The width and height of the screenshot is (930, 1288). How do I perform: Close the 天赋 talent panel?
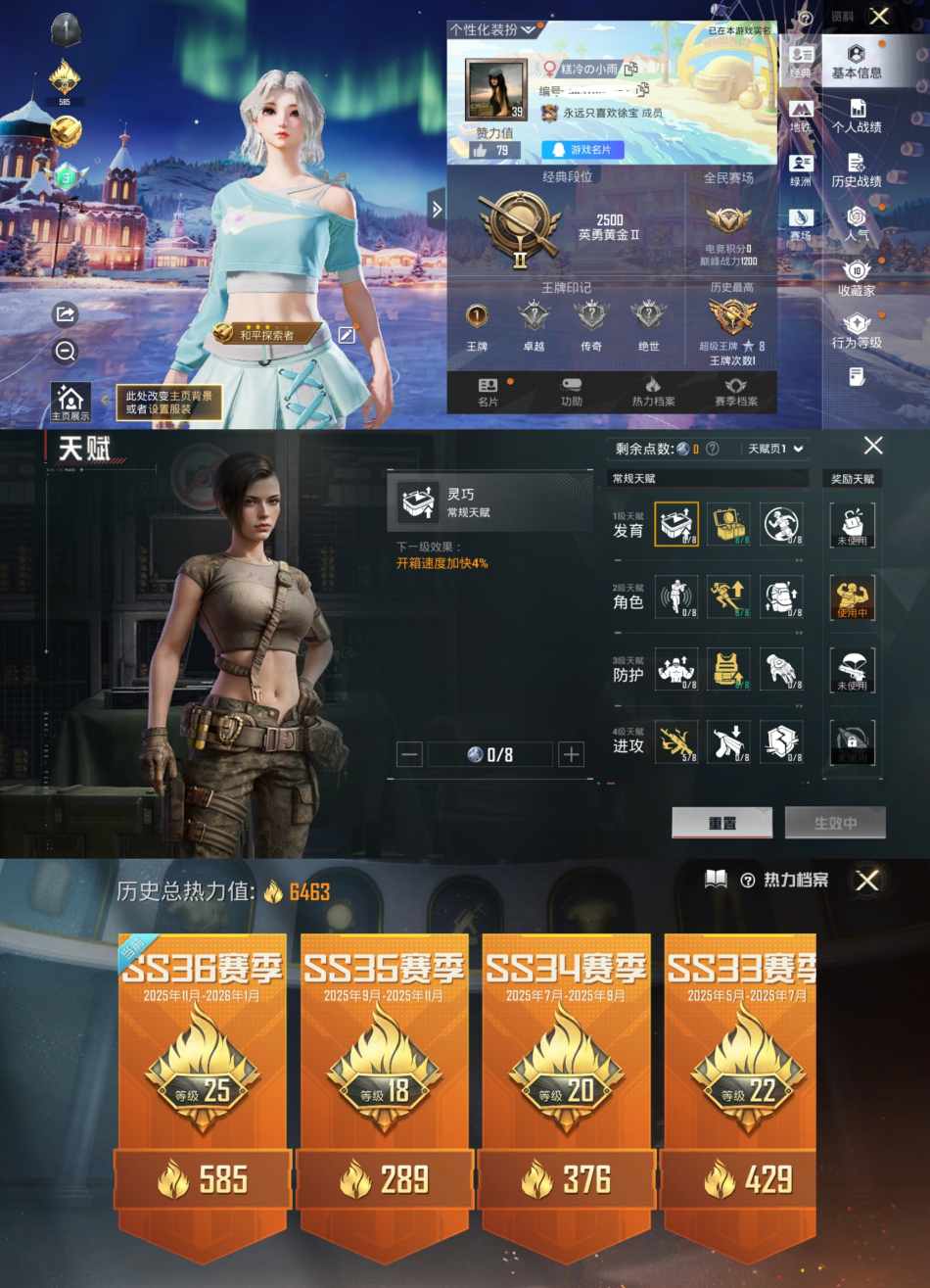pos(873,446)
